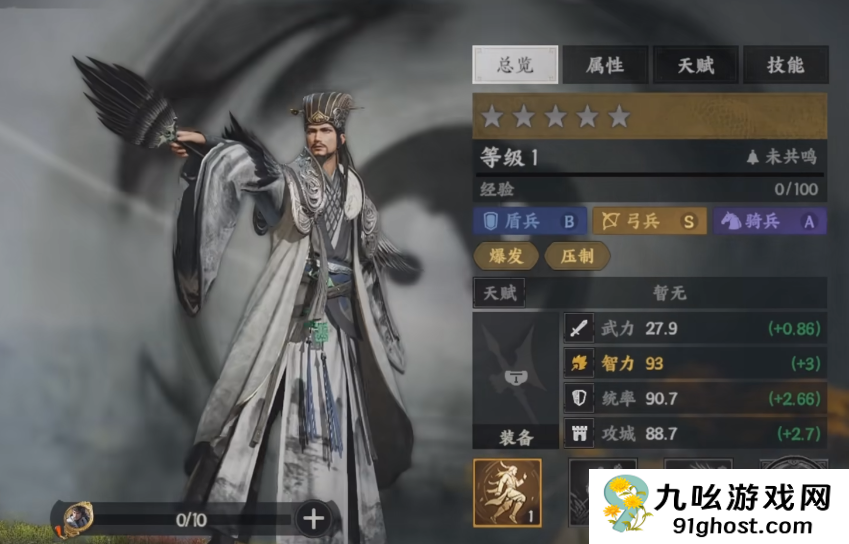
Task: Open the 属性 attributes tab
Action: point(604,65)
